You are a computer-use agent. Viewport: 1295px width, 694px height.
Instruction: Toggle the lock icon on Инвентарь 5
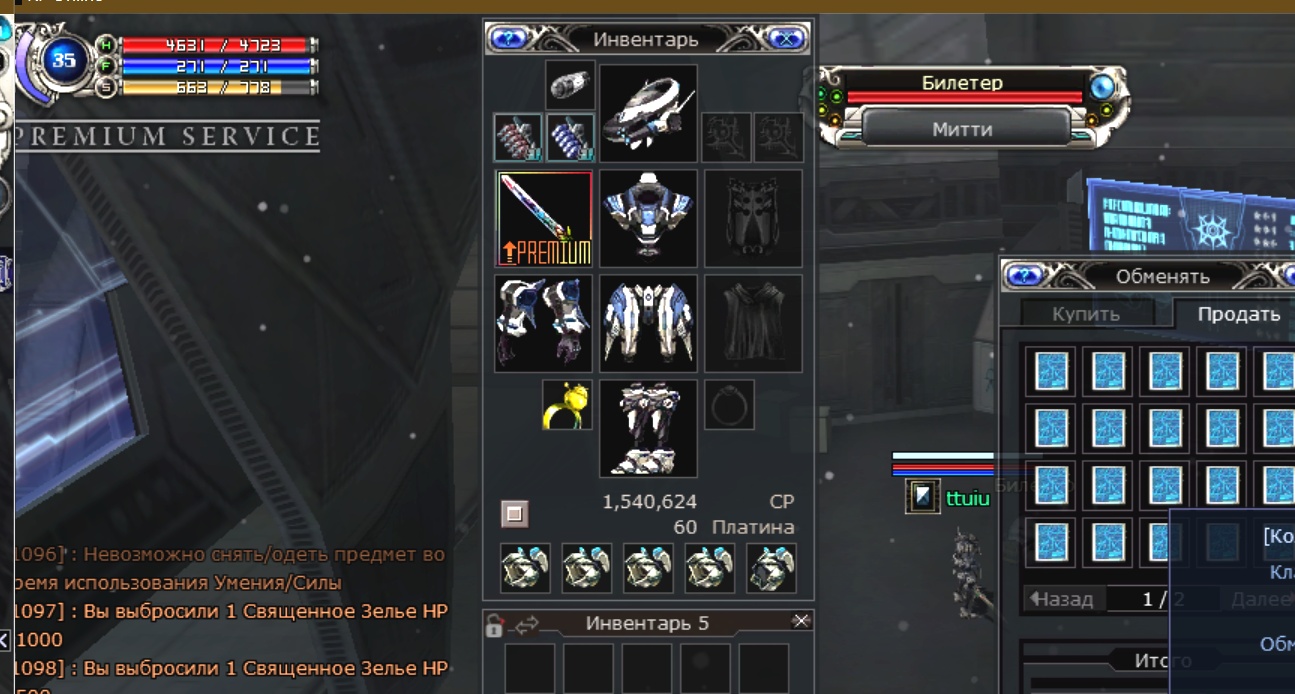[494, 626]
